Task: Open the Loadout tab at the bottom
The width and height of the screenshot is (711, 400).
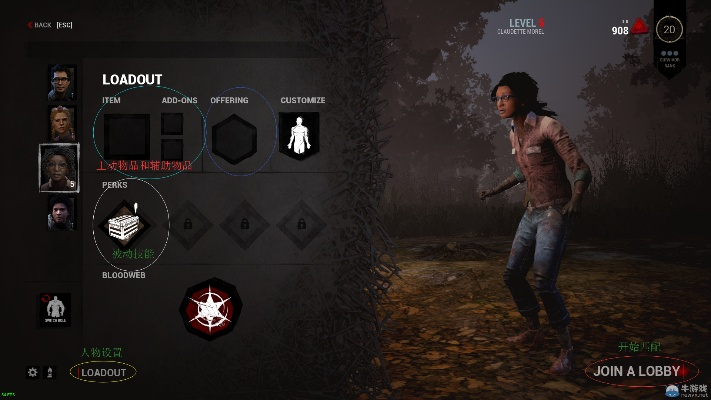Action: pos(104,372)
